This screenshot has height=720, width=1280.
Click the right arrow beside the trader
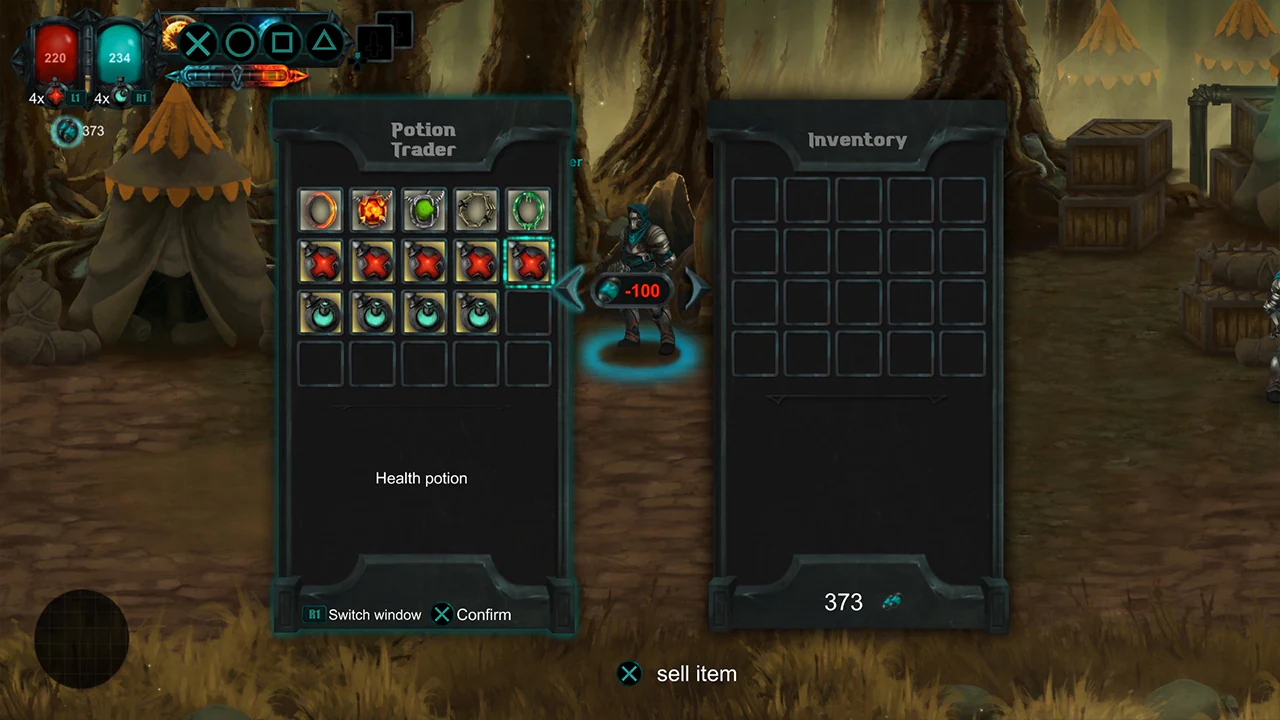click(x=694, y=289)
